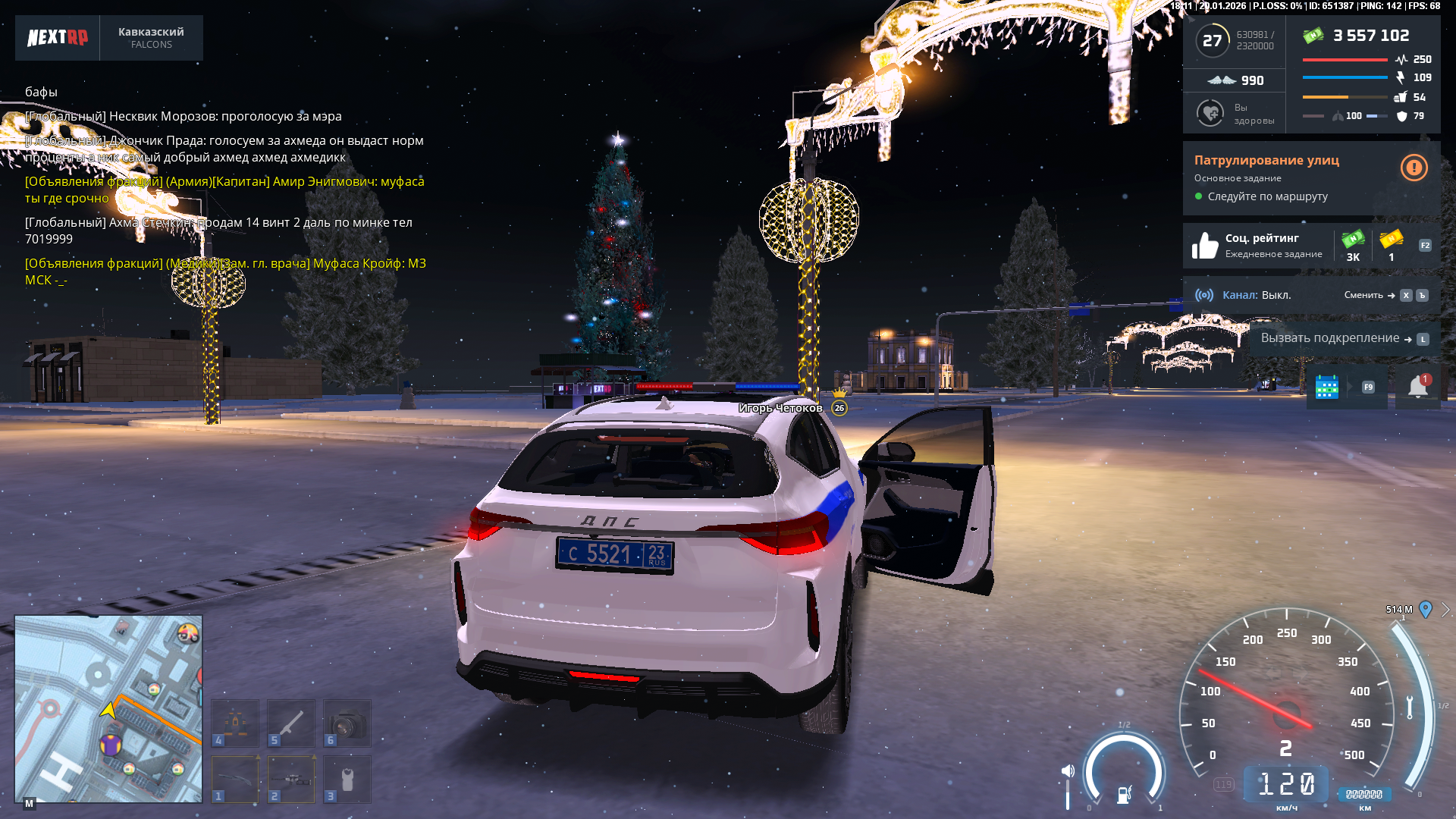Click the motorcycle marker on the minimap
Image resolution: width=1456 pixels, height=819 pixels.
coord(188,633)
